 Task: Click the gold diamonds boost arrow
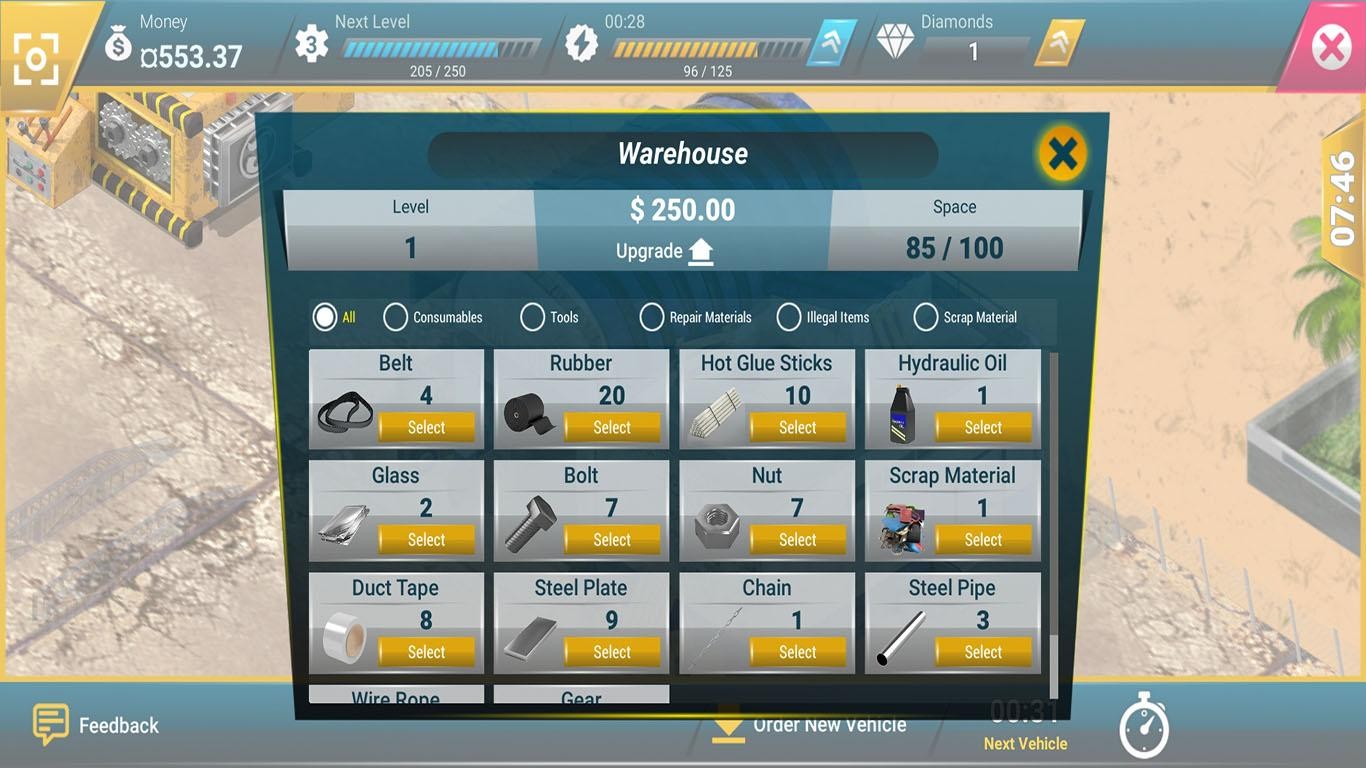(1058, 43)
